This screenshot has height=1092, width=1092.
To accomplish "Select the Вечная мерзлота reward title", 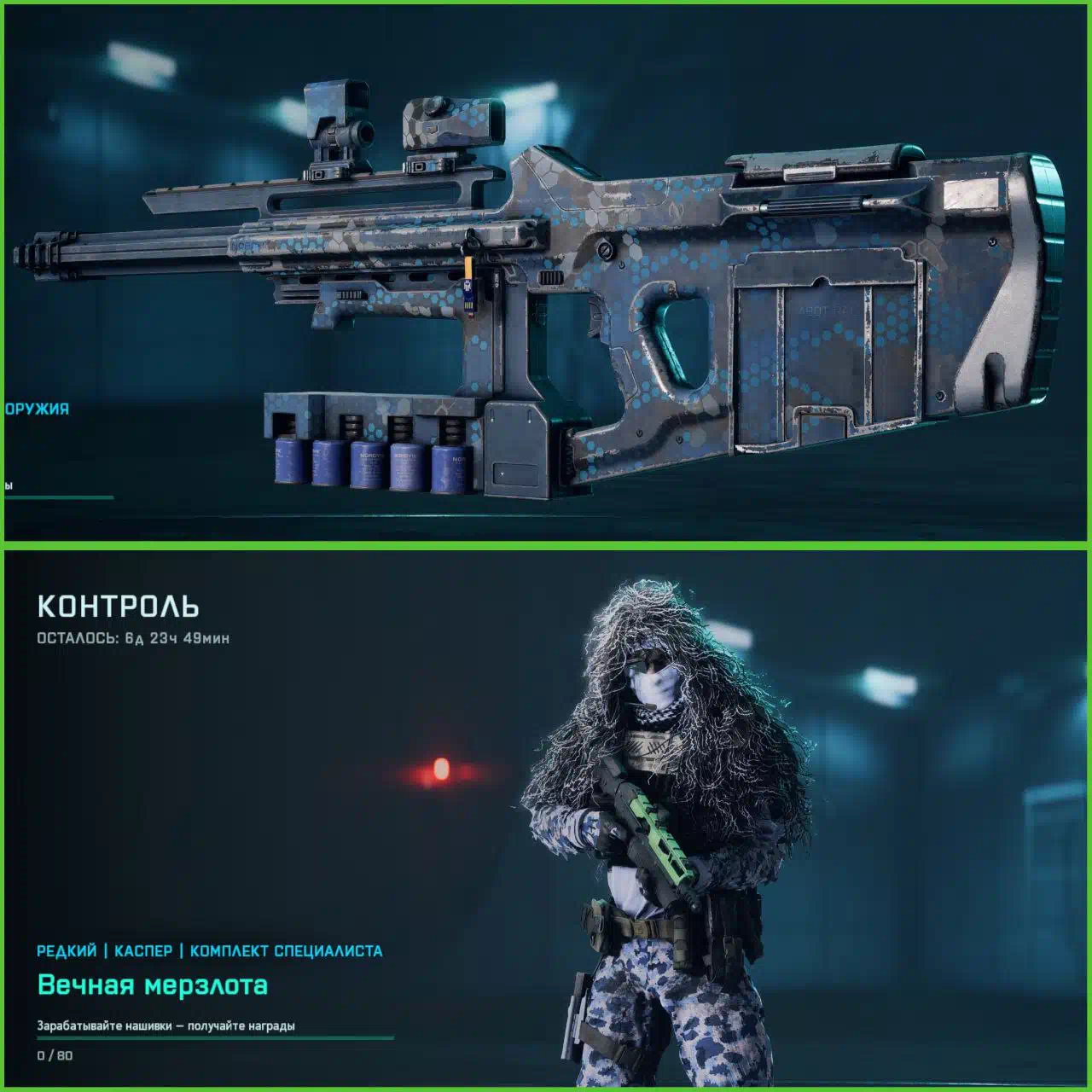I will pyautogui.click(x=153, y=985).
